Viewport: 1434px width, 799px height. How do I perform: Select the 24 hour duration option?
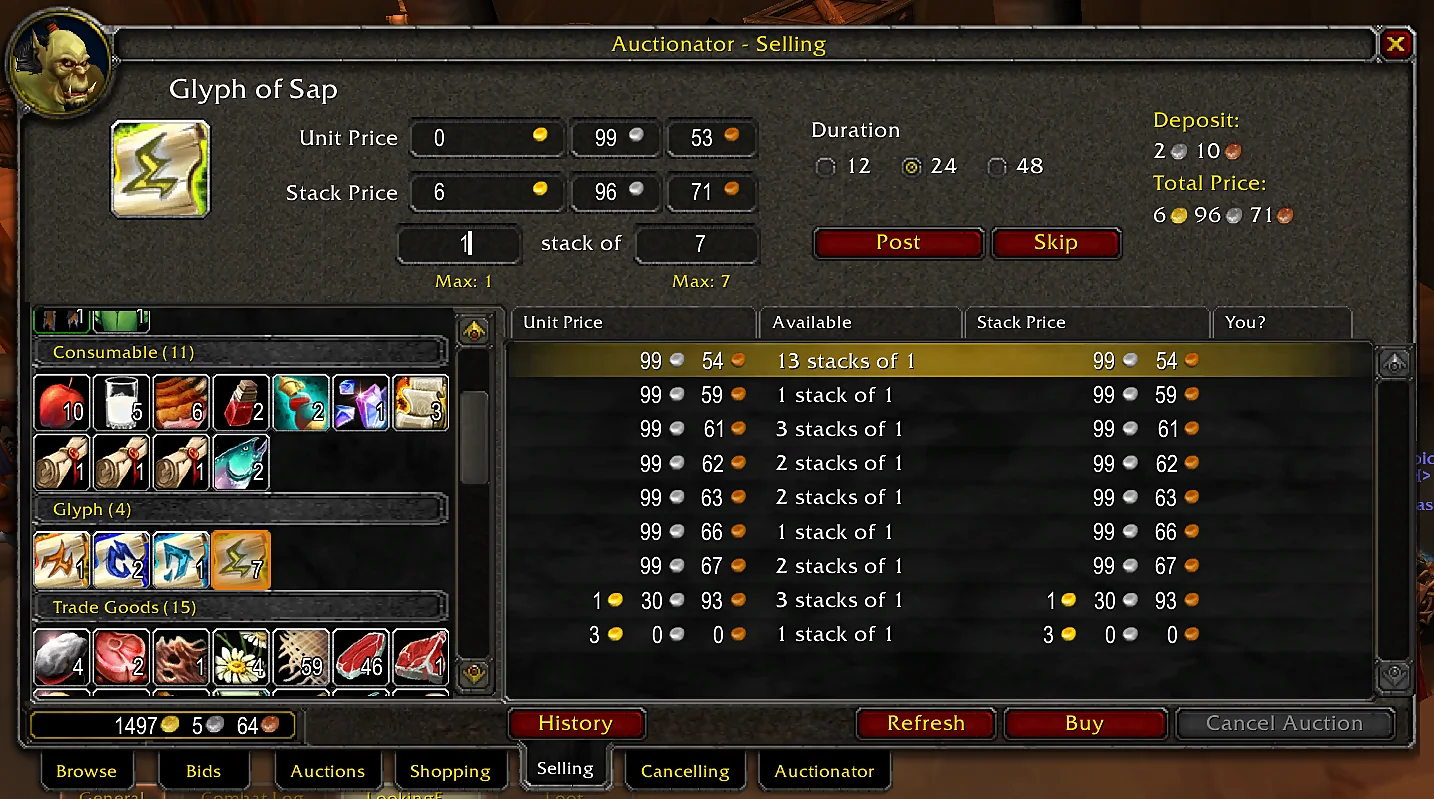click(x=910, y=167)
